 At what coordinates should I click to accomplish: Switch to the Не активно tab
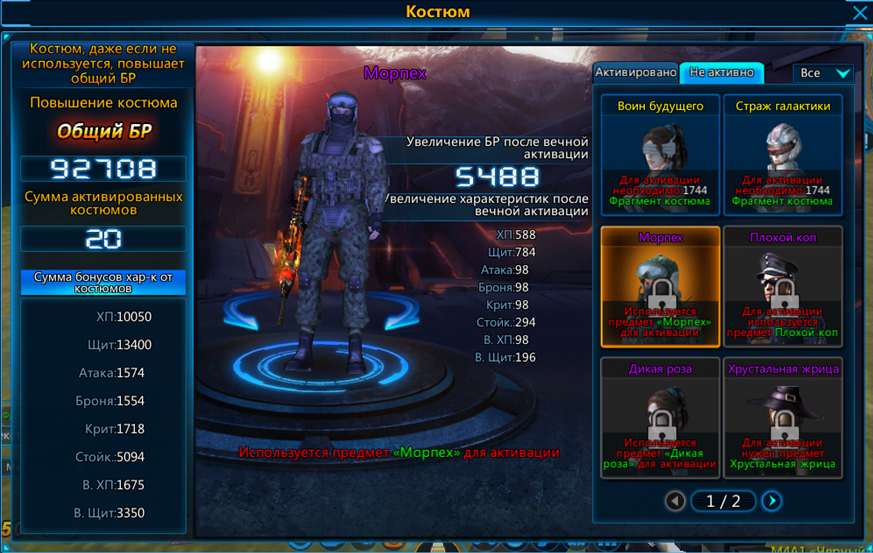(x=722, y=73)
